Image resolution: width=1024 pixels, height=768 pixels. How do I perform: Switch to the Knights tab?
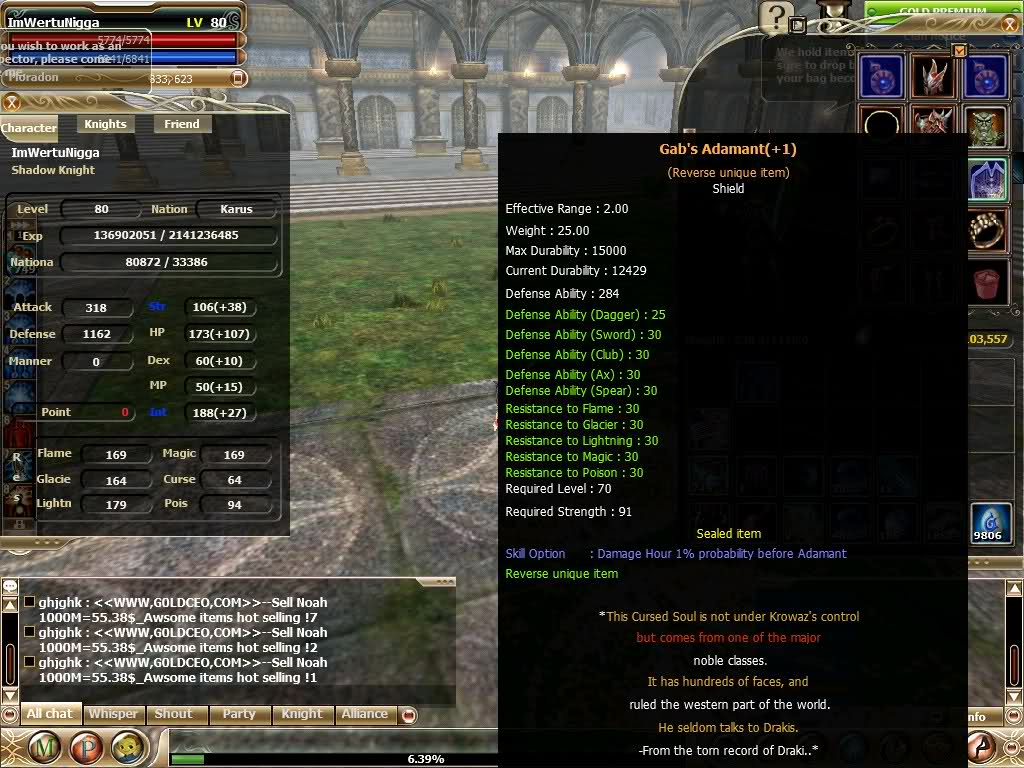pos(105,124)
